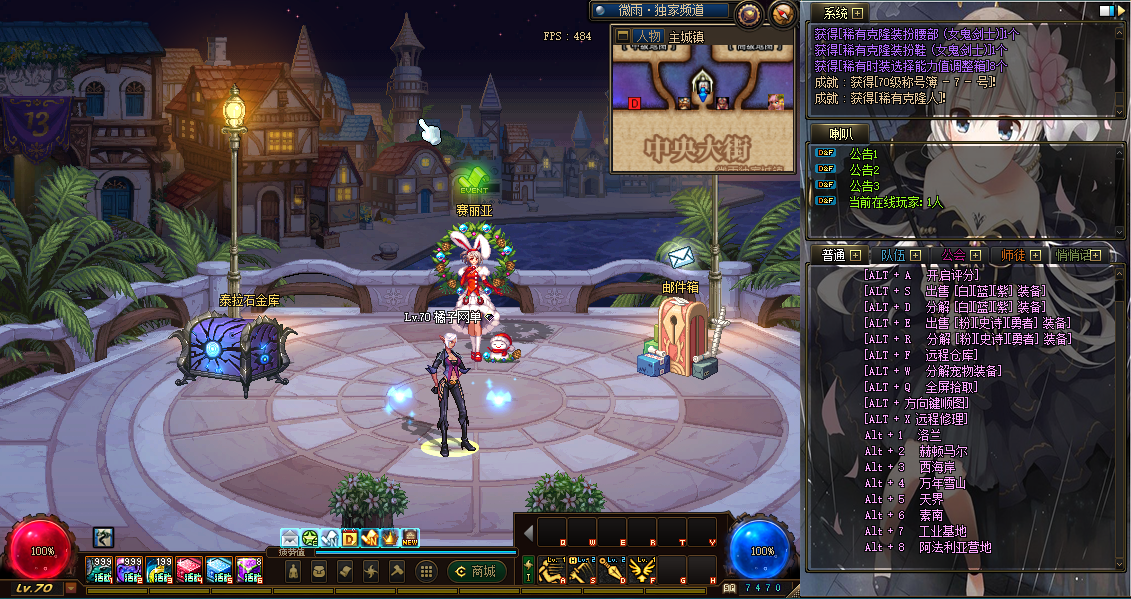Open the 喇叭 announcement tab
The height and width of the screenshot is (599, 1131).
point(834,133)
